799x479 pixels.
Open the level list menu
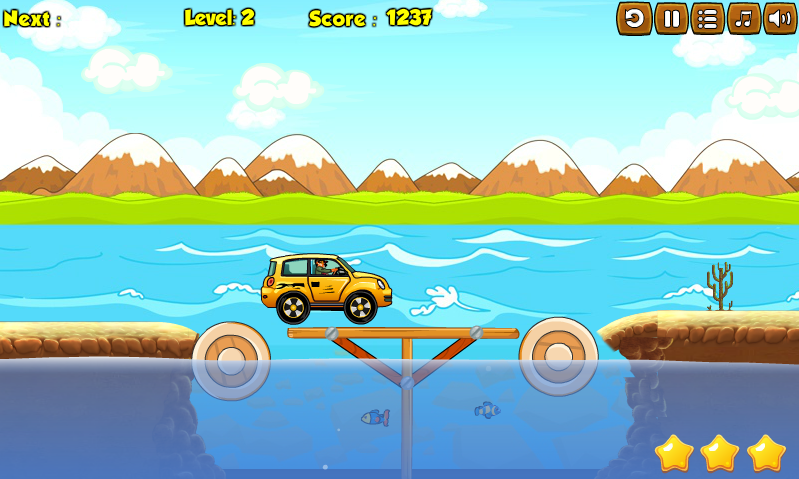coord(707,18)
